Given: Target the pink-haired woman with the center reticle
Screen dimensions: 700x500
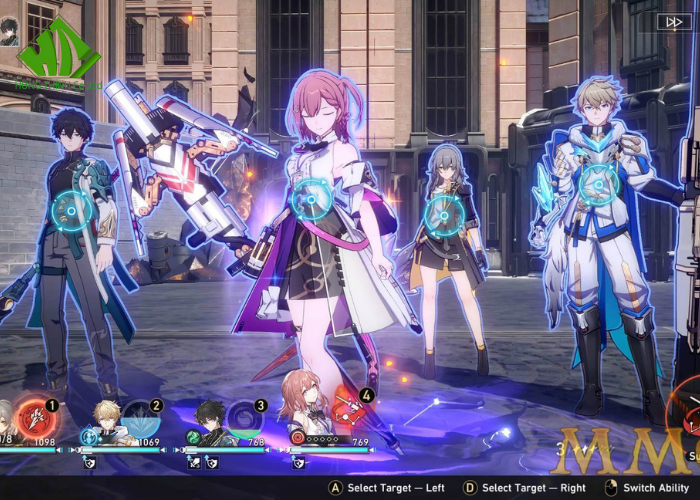Looking at the screenshot, I should click(x=311, y=200).
